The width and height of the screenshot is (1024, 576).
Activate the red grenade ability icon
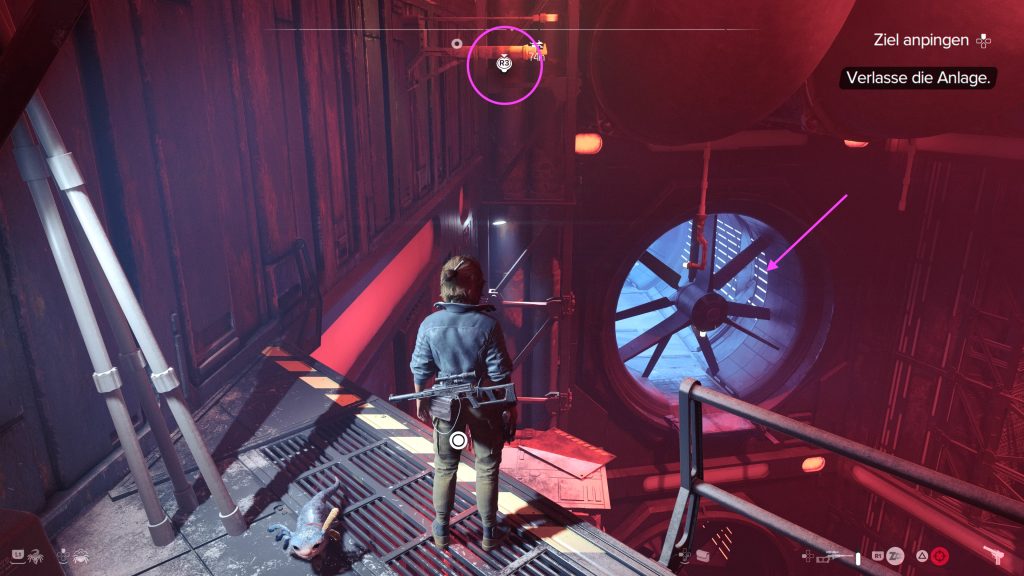(x=938, y=555)
